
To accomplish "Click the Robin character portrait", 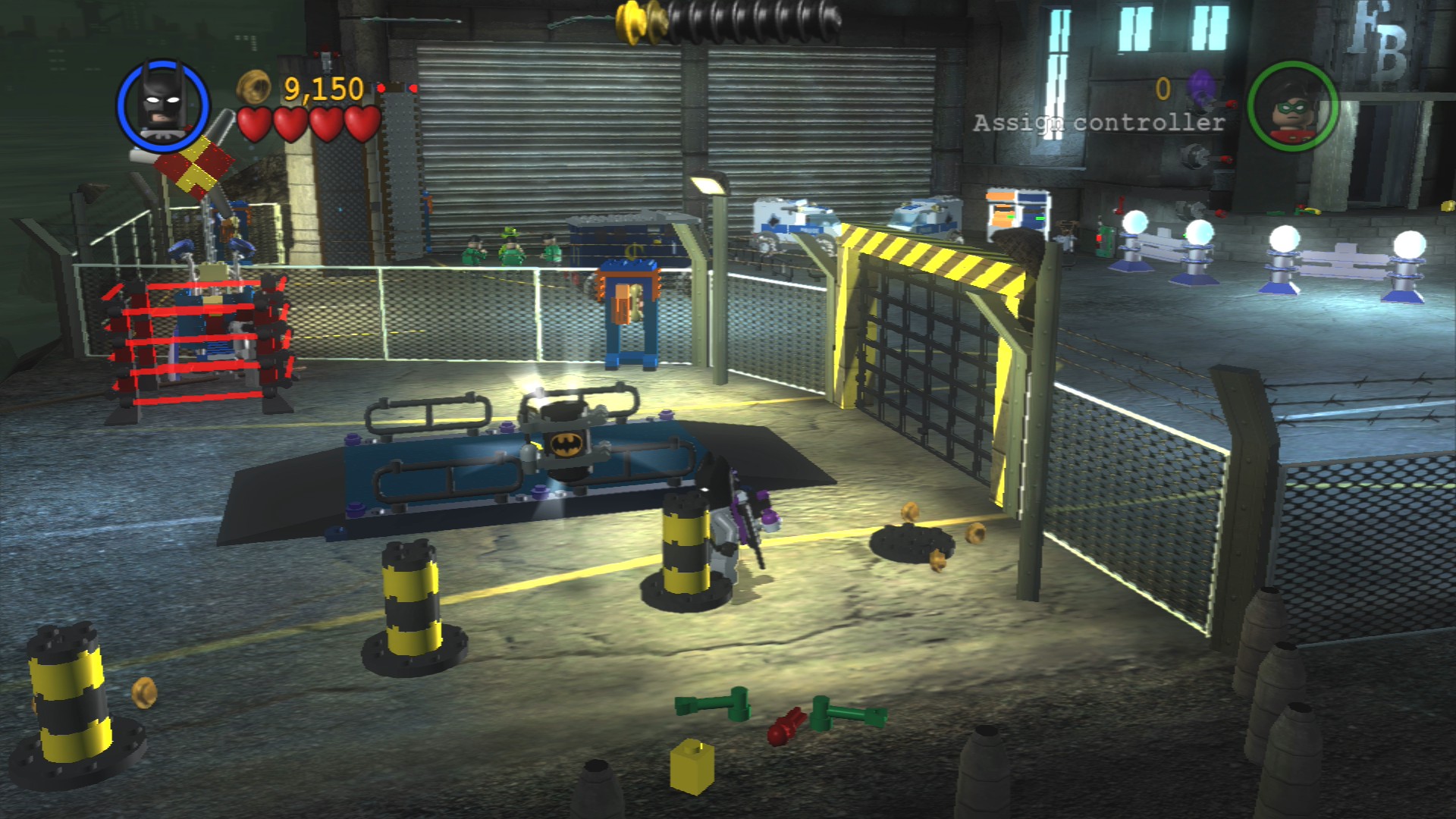I will click(x=1291, y=106).
